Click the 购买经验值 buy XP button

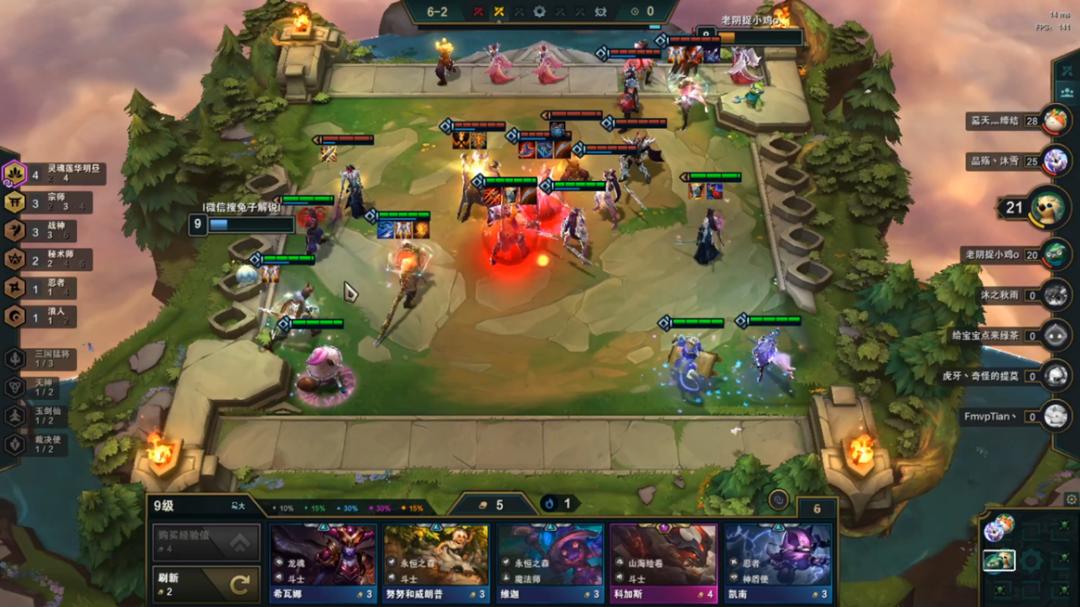point(204,542)
